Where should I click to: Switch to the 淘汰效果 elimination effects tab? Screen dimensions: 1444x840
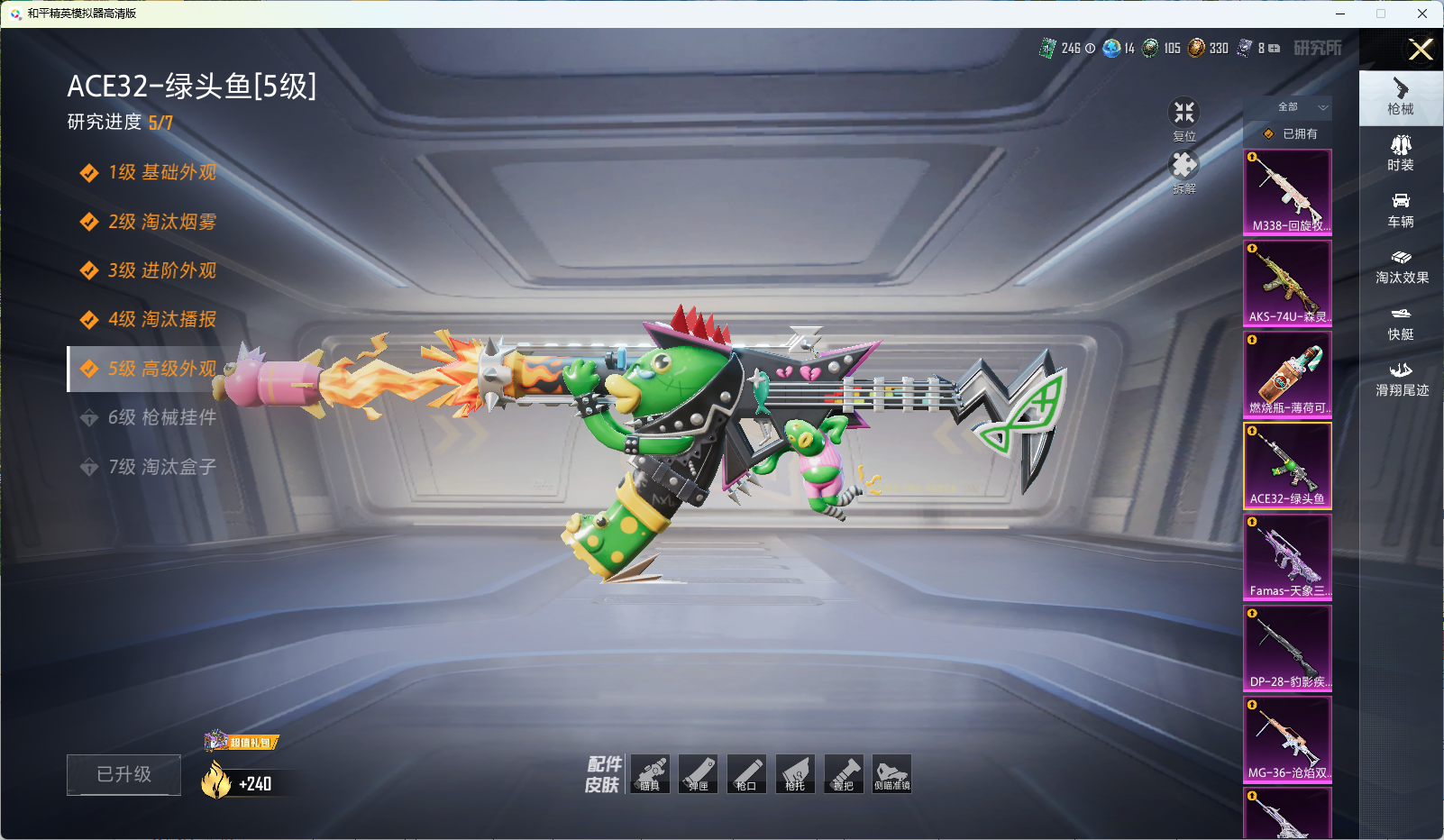pos(1401,266)
